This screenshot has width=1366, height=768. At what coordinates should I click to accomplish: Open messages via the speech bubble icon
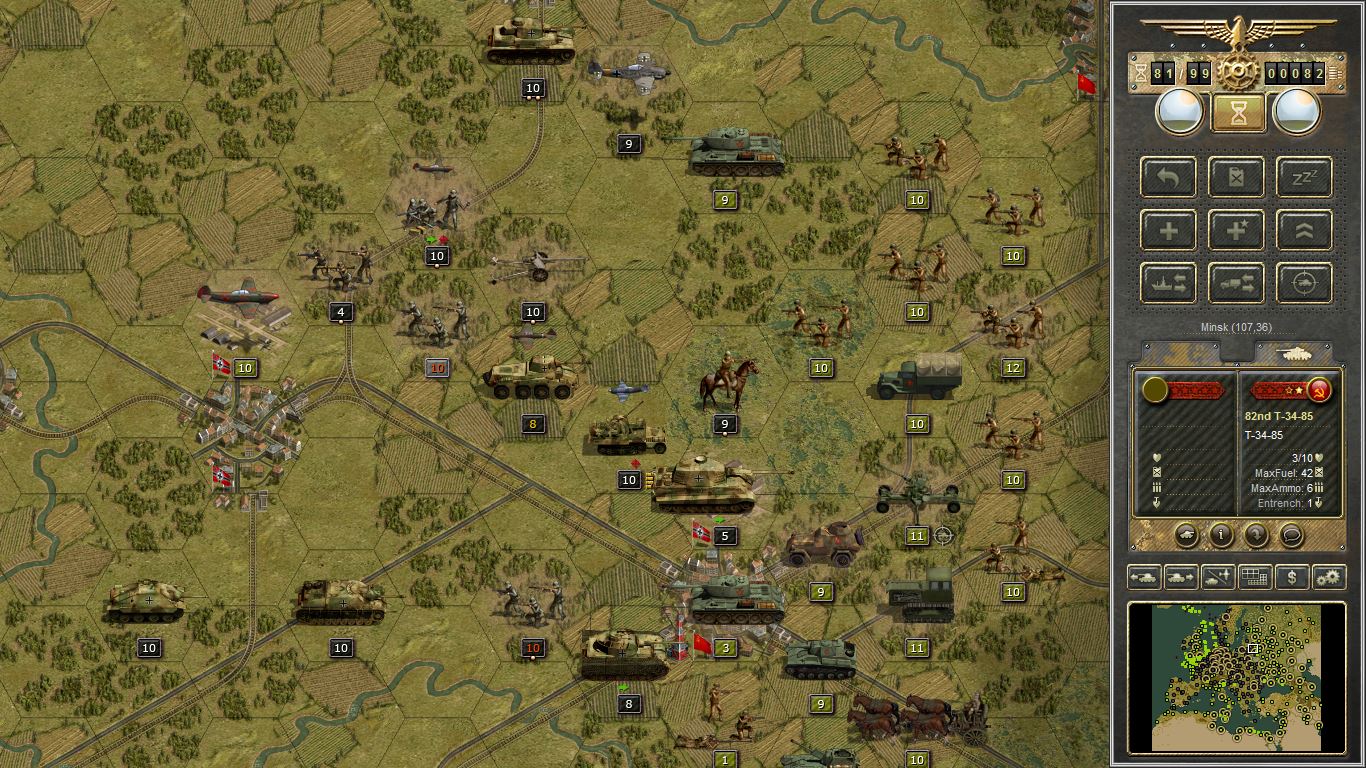tap(1293, 536)
